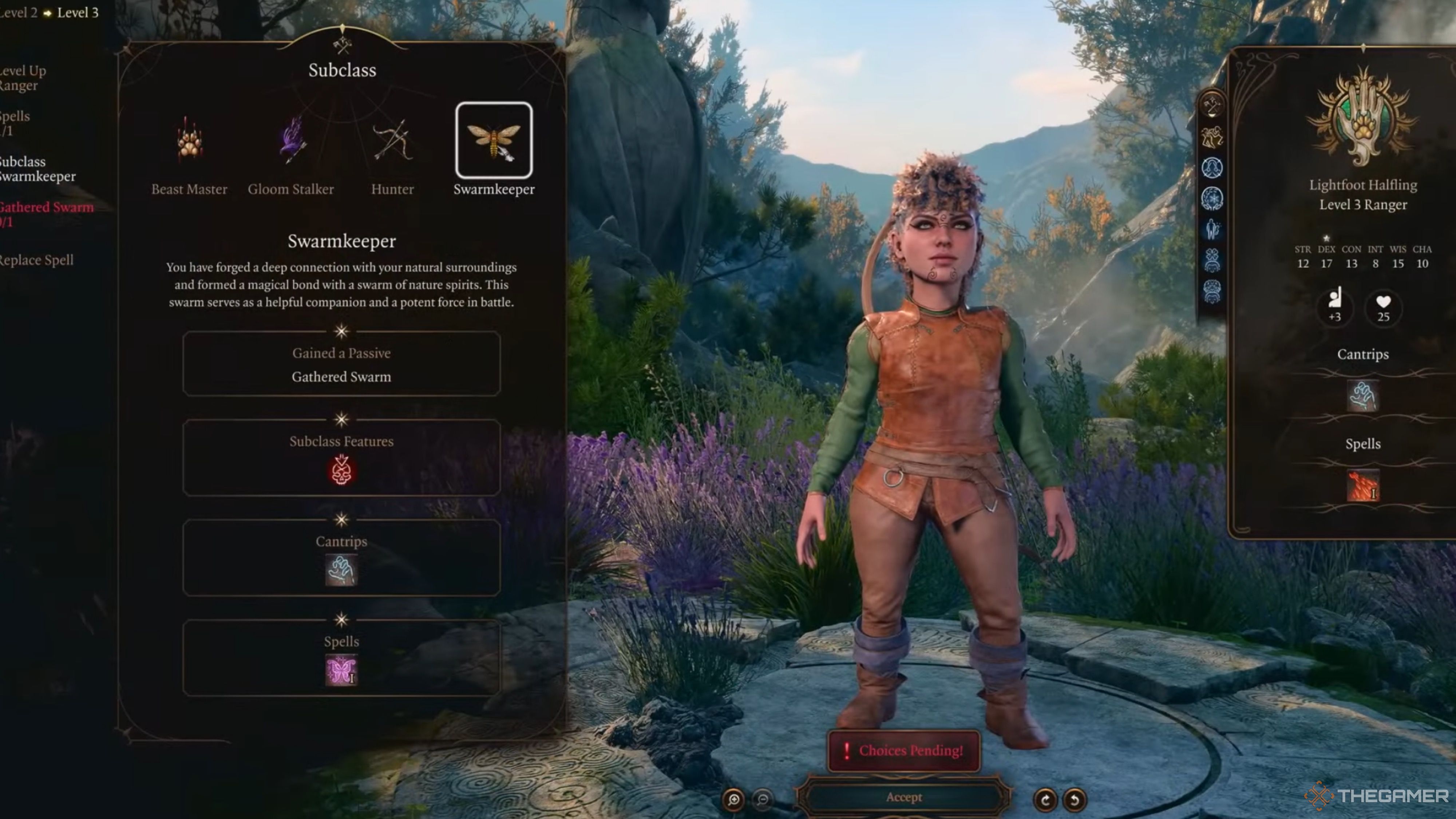Viewport: 1456px width, 819px height.
Task: Rotate the character clockwise
Action: (1045, 799)
